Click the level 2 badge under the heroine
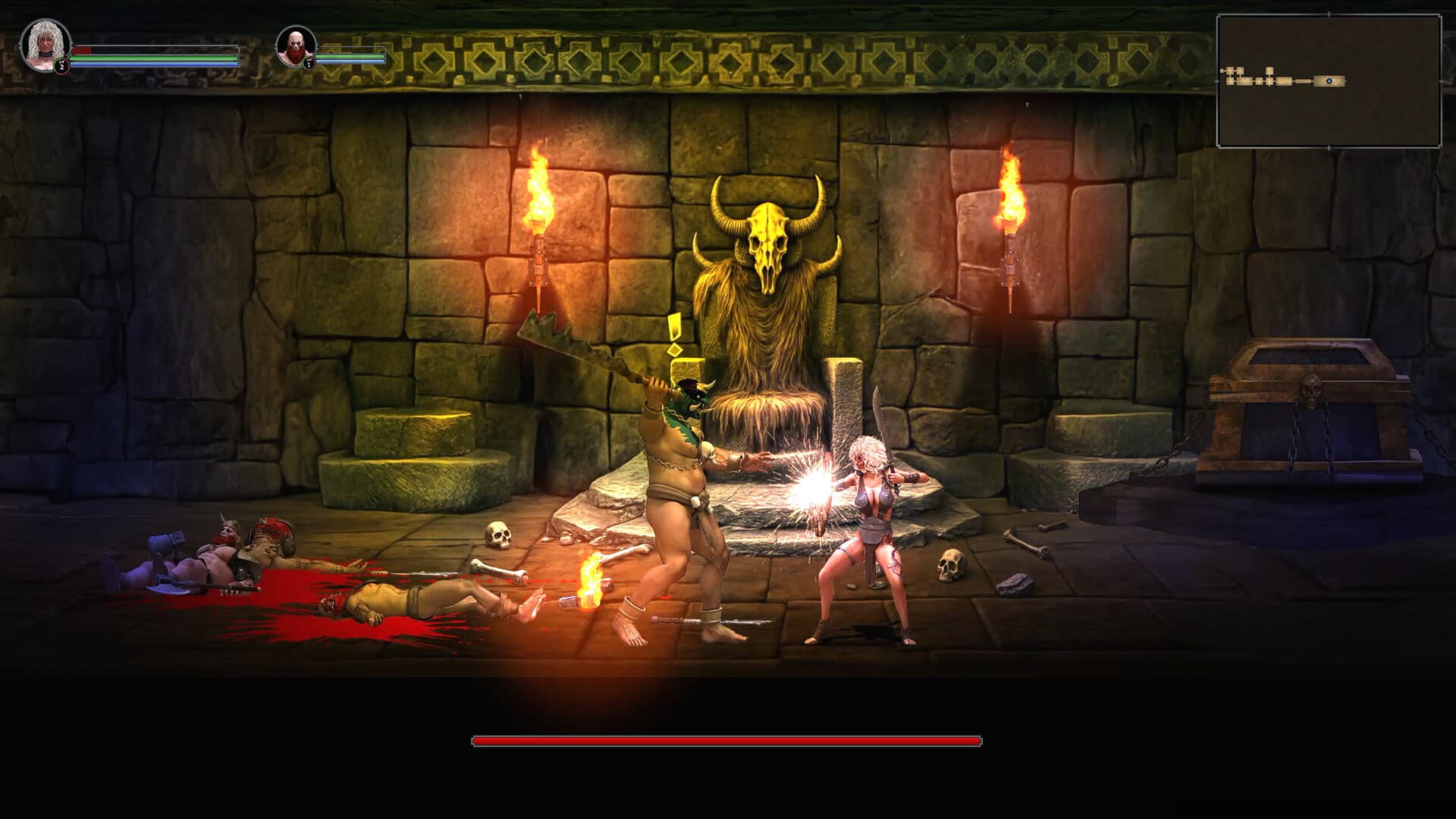 (x=61, y=66)
